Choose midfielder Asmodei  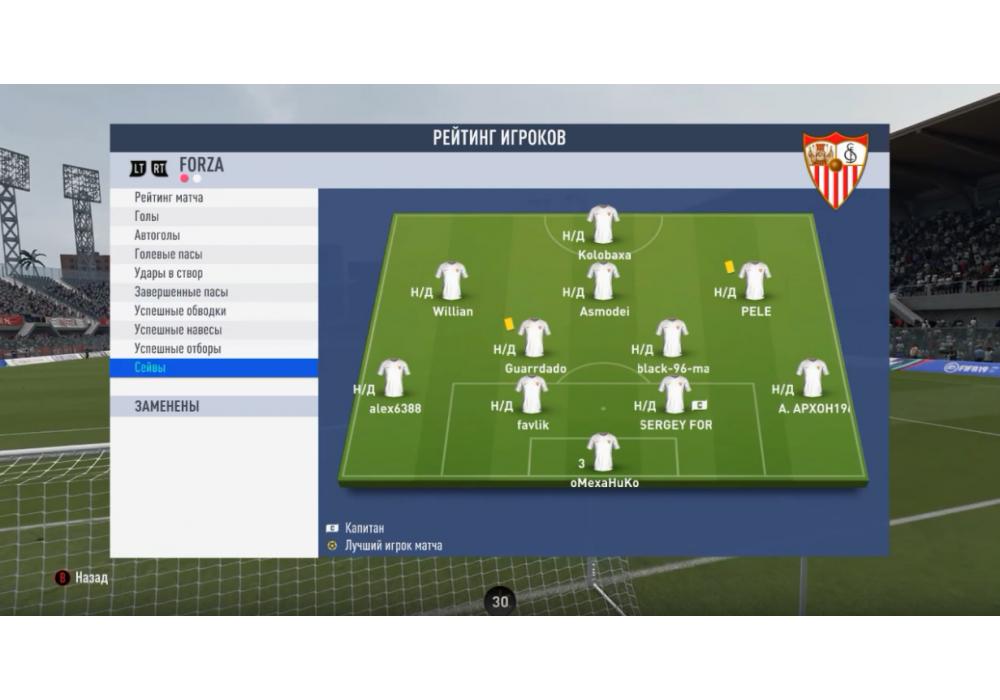pos(603,282)
